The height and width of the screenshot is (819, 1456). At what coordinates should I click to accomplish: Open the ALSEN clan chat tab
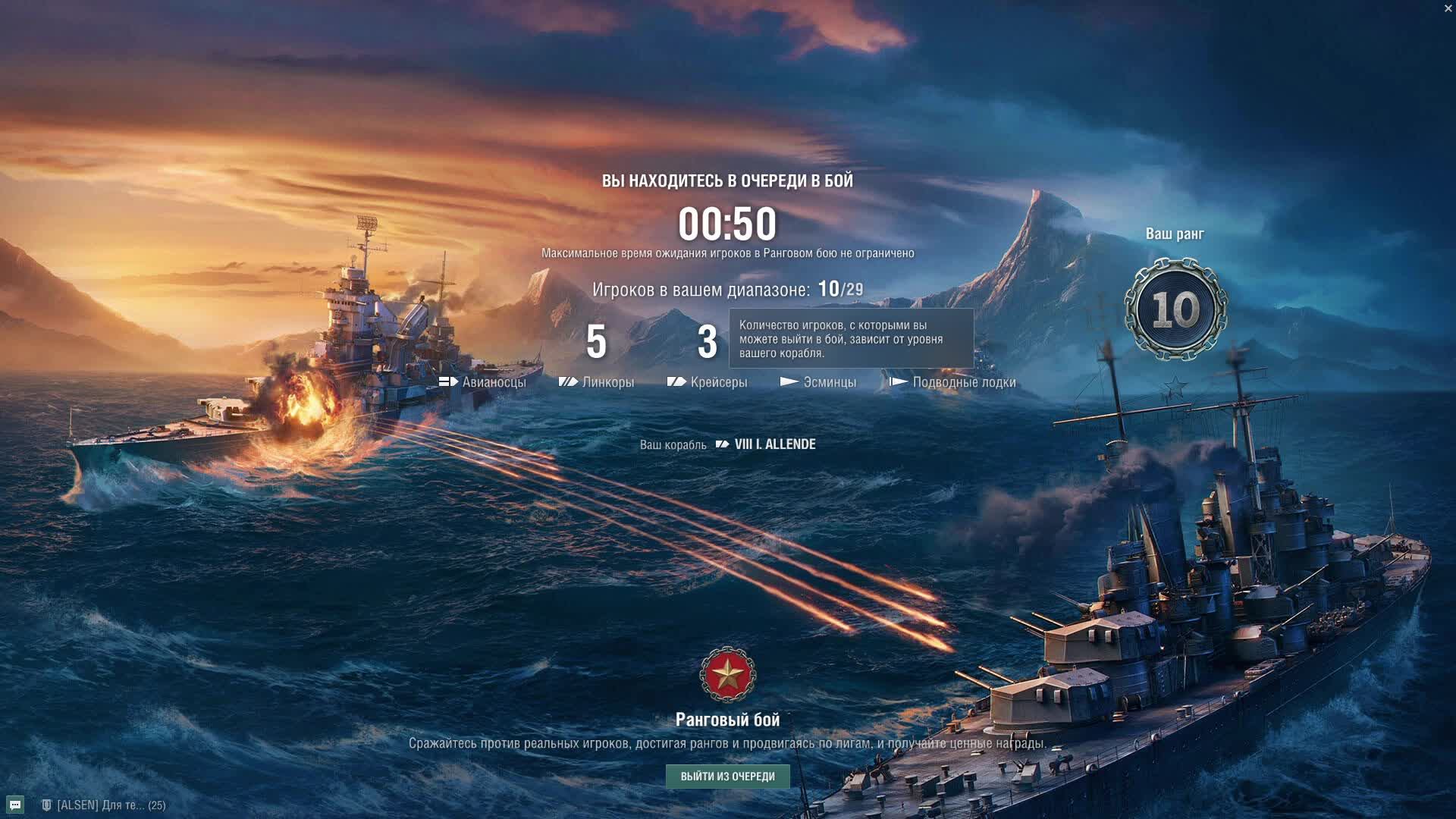[x=104, y=805]
